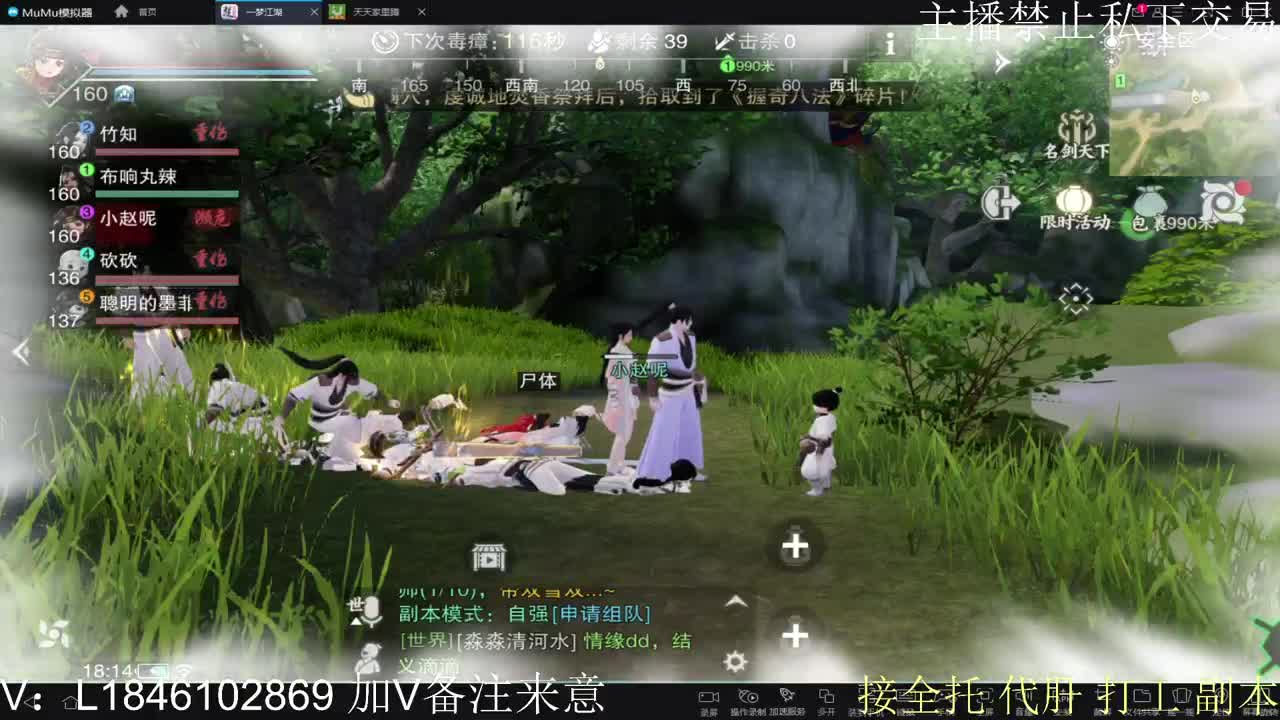Open the 限时活动 lantern event
The width and height of the screenshot is (1280, 720).
tap(1075, 199)
